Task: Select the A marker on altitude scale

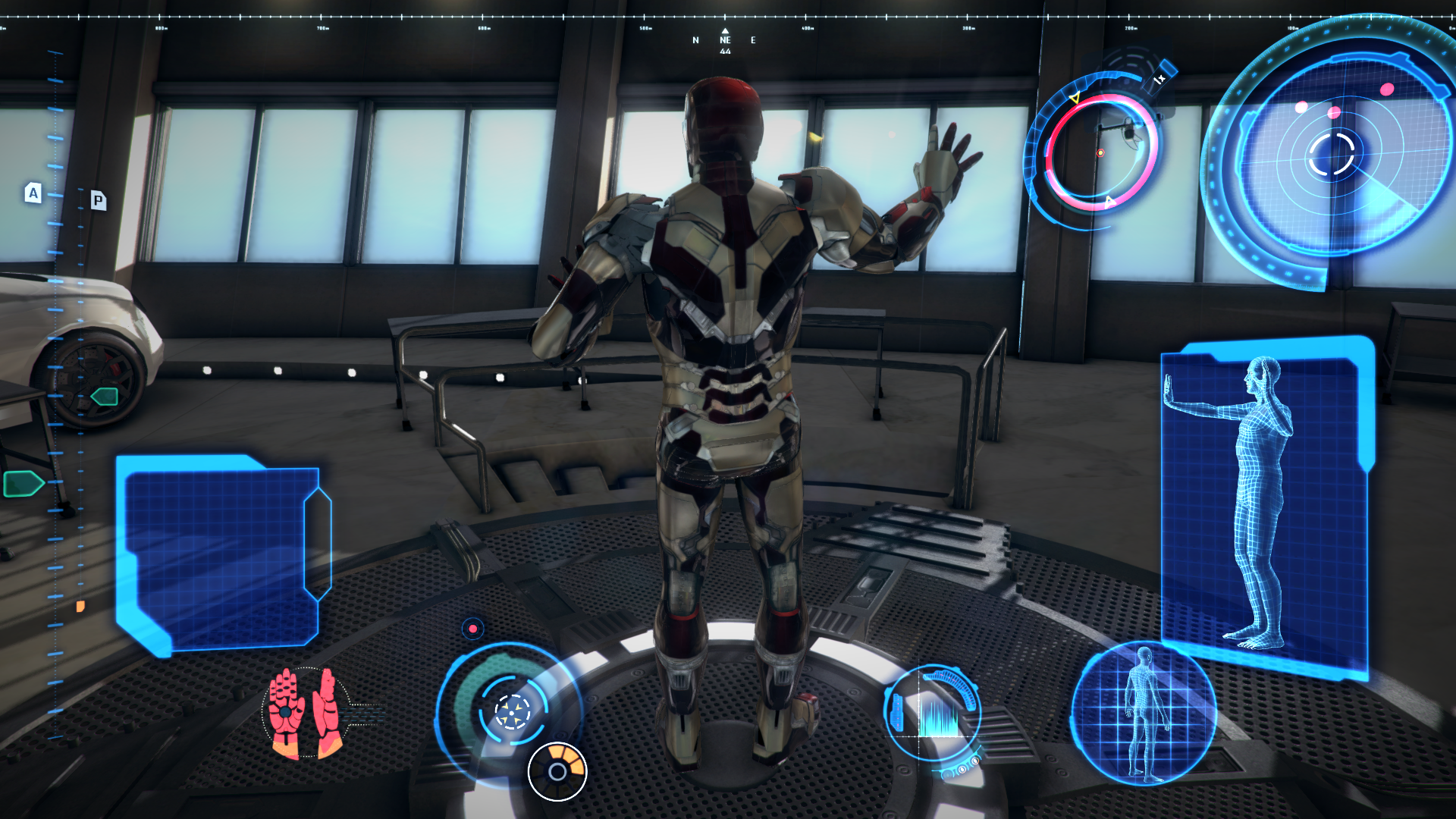Action: [x=33, y=193]
